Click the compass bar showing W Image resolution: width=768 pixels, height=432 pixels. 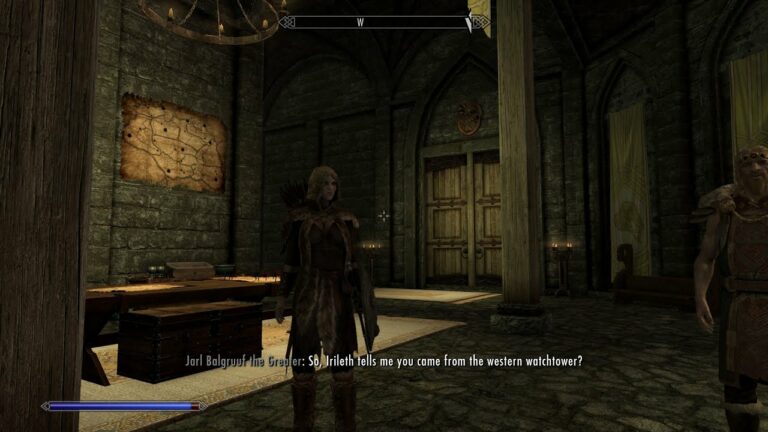383,21
